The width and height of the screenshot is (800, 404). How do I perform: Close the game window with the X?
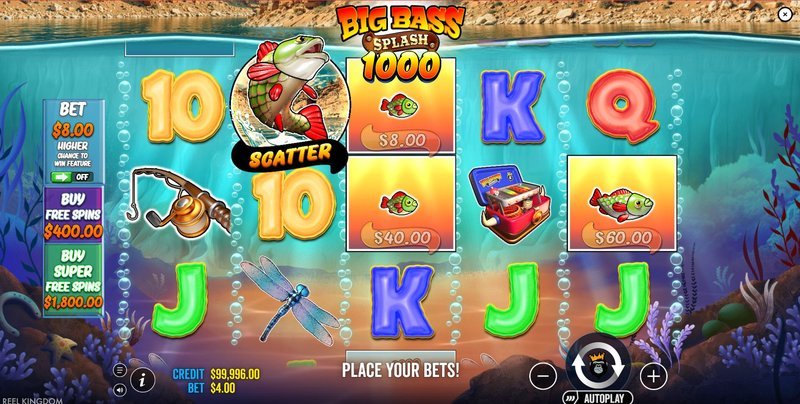click(784, 14)
